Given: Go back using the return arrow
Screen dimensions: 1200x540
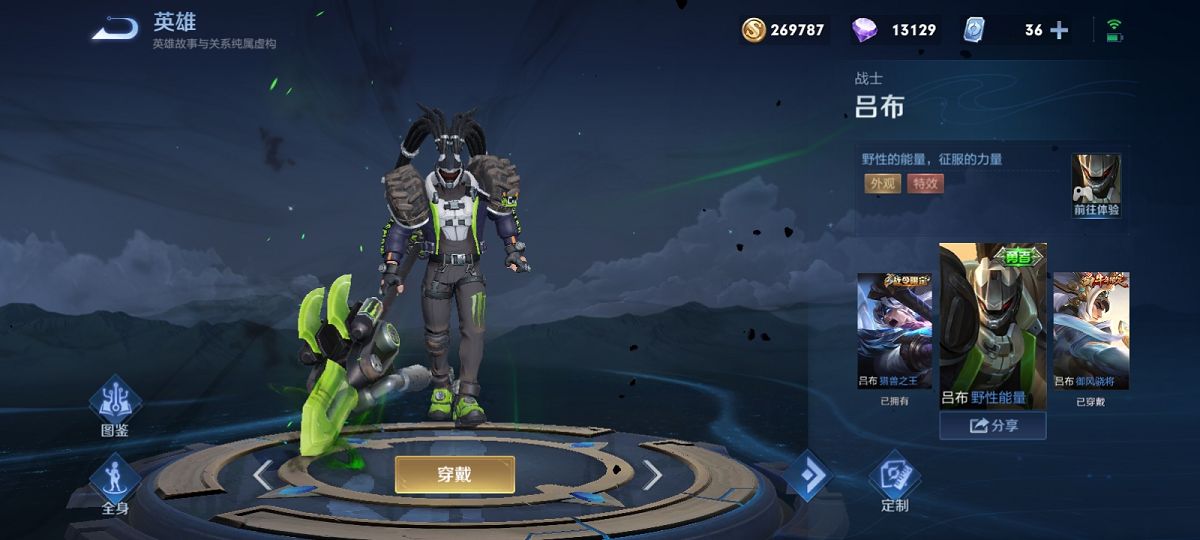Looking at the screenshot, I should coord(115,29).
